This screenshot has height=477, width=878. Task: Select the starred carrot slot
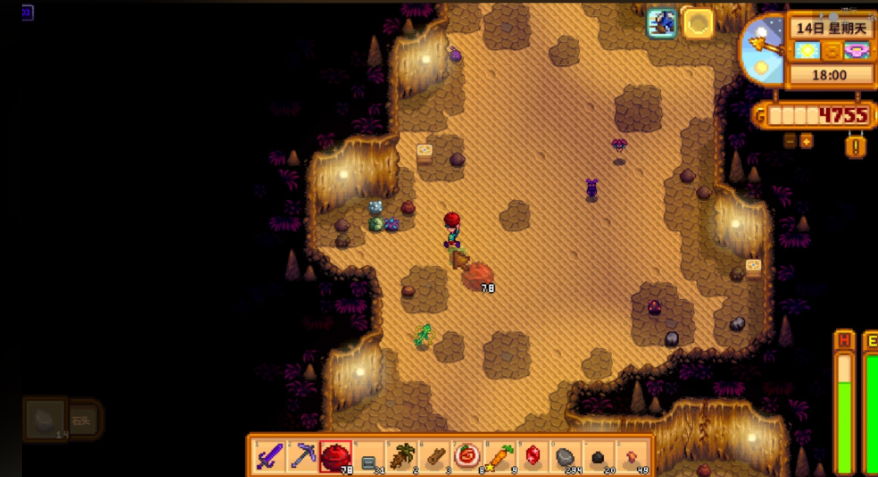(x=500, y=456)
